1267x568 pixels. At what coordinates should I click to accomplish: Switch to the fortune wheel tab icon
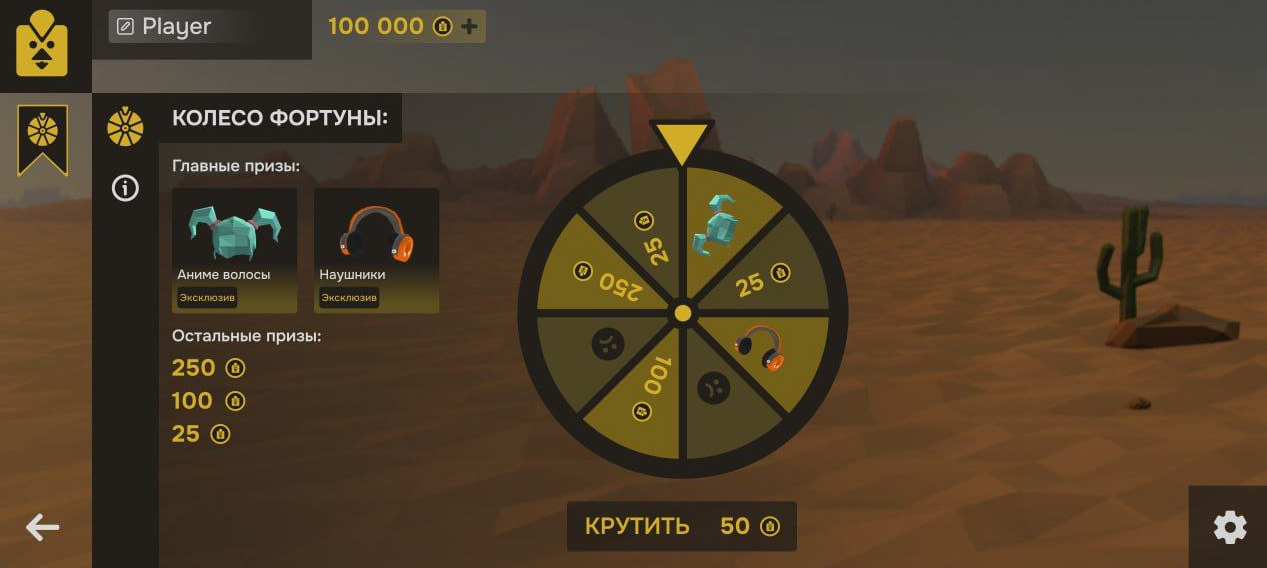(x=125, y=127)
